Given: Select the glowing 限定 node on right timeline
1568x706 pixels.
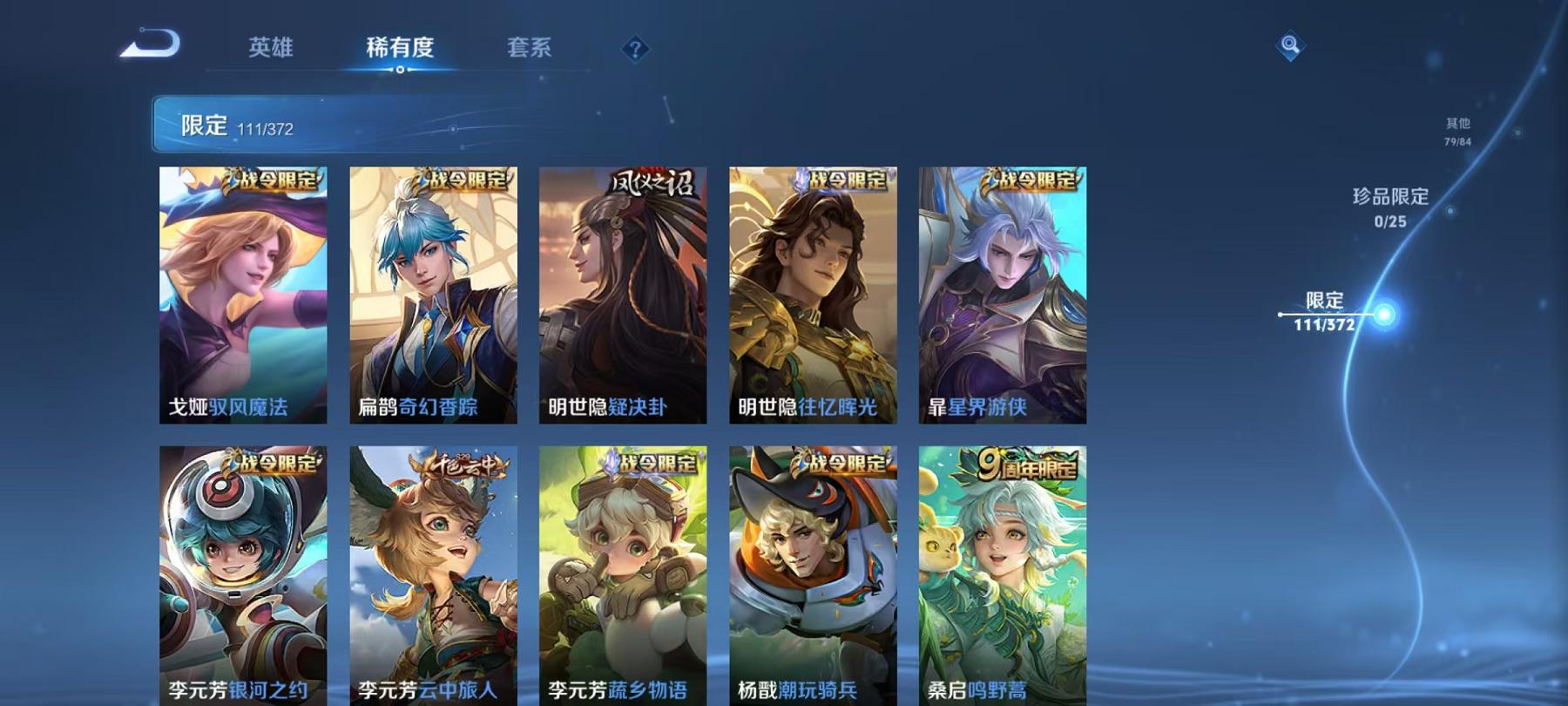Looking at the screenshot, I should [1383, 314].
